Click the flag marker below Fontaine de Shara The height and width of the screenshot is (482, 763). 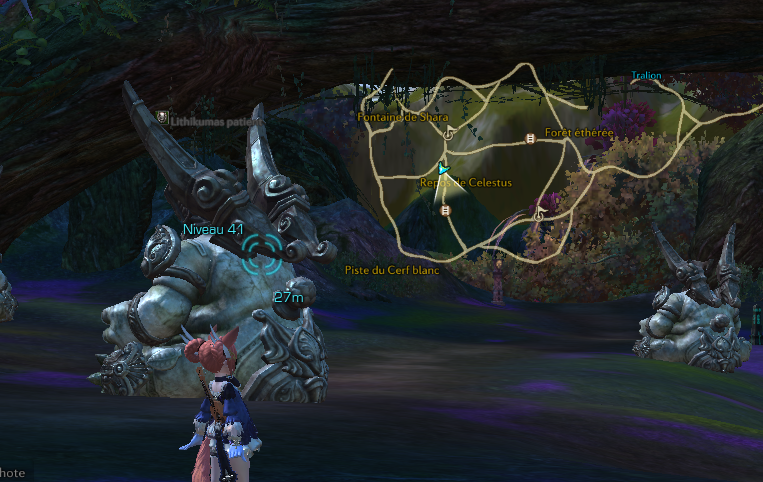tap(448, 132)
